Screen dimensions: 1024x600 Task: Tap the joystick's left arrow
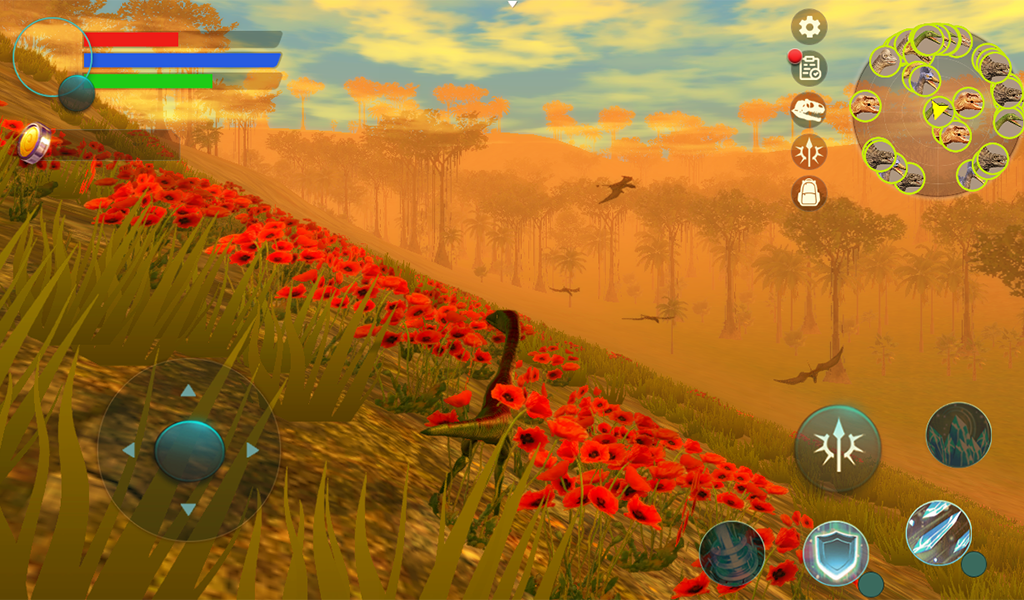pyautogui.click(x=128, y=450)
